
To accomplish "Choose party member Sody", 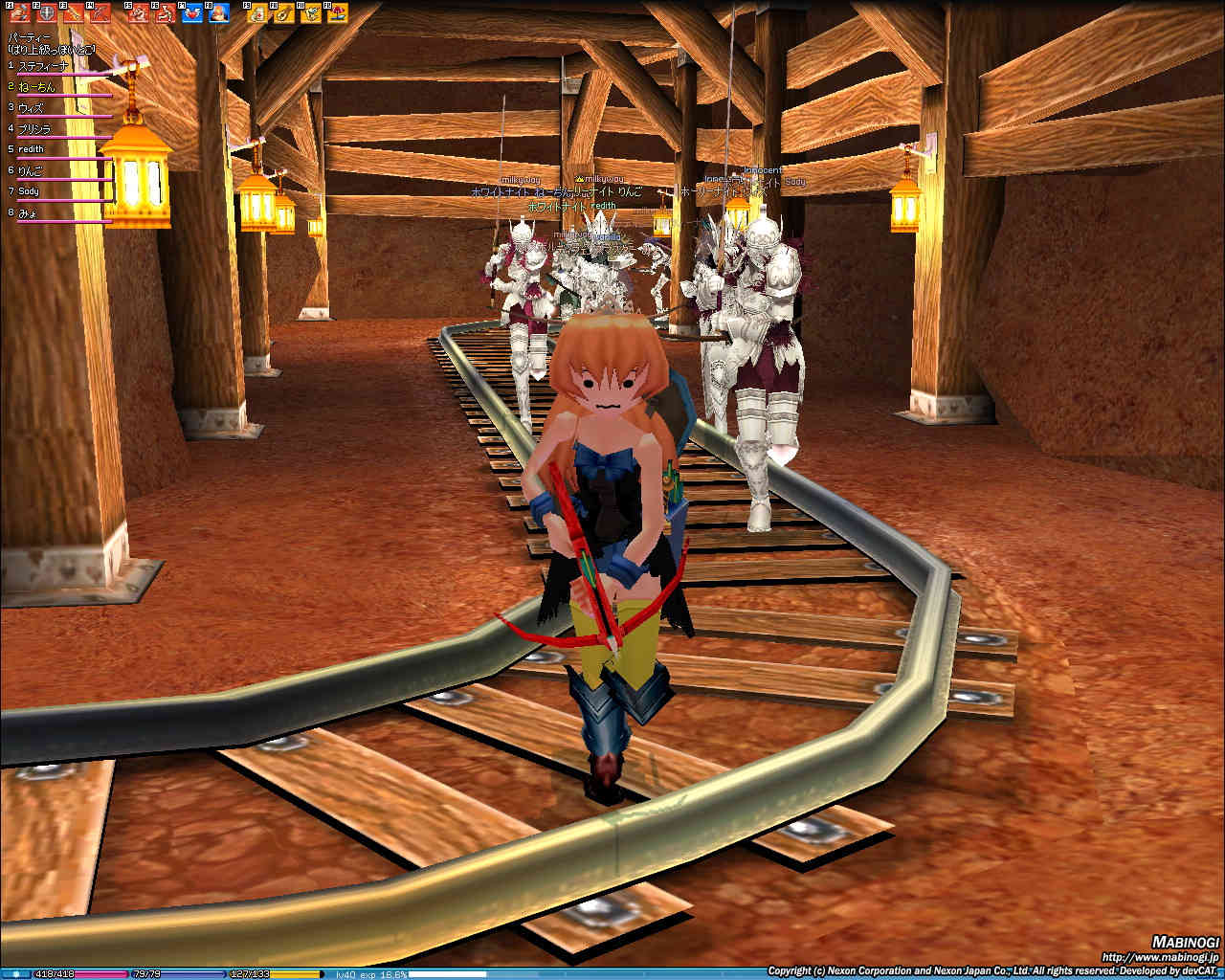I will [x=29, y=191].
